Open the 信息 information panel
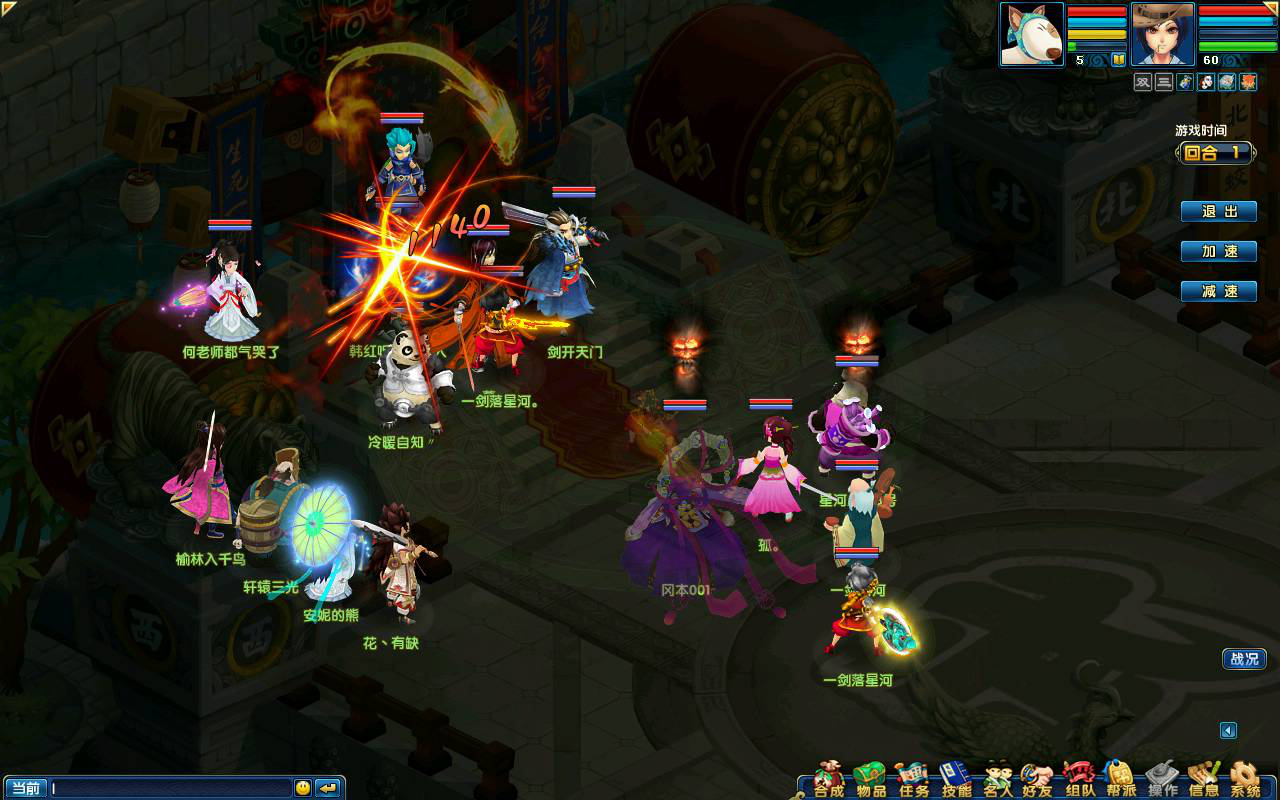 [x=1203, y=780]
